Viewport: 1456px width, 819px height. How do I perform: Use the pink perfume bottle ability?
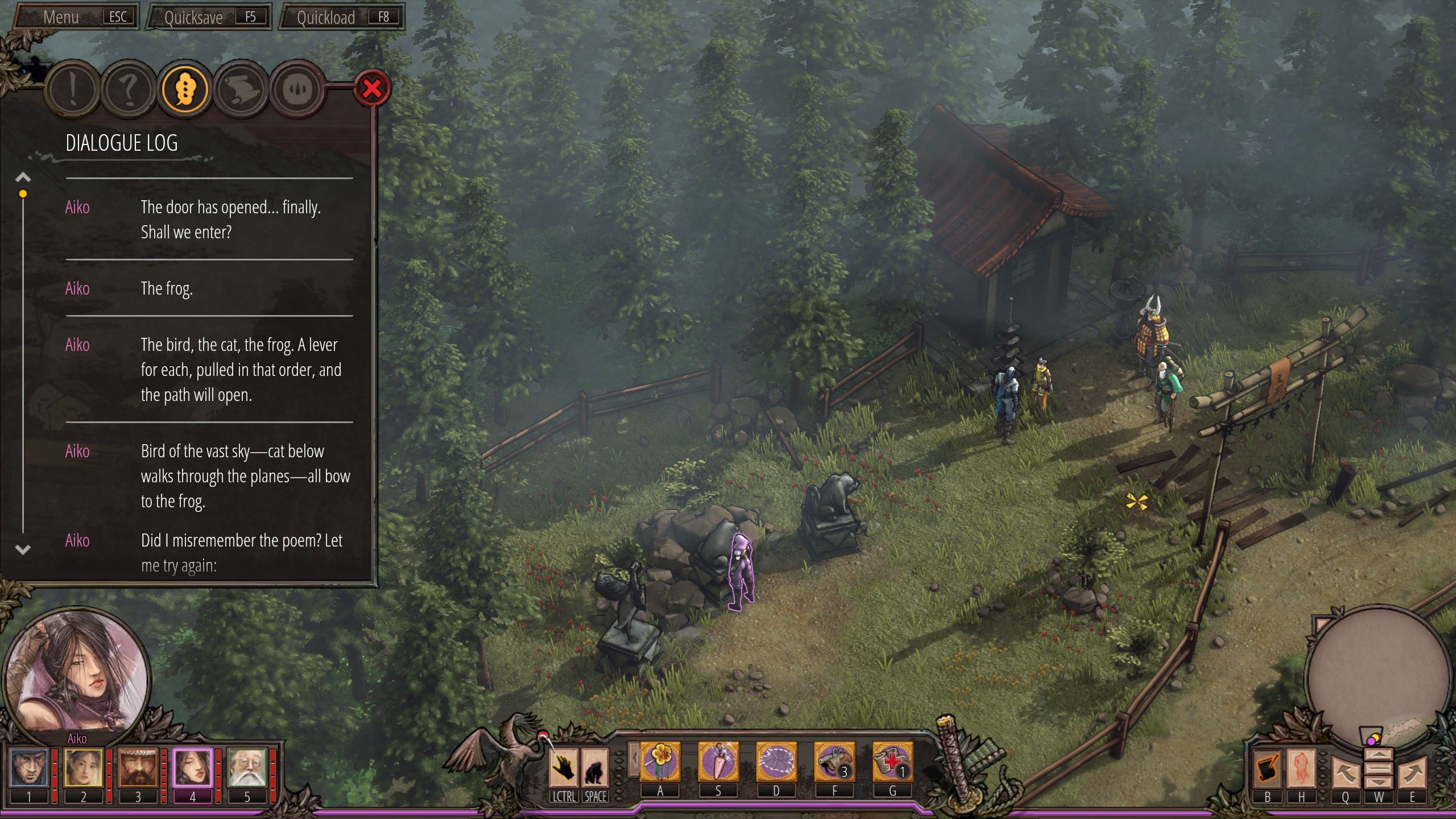pos(718,762)
